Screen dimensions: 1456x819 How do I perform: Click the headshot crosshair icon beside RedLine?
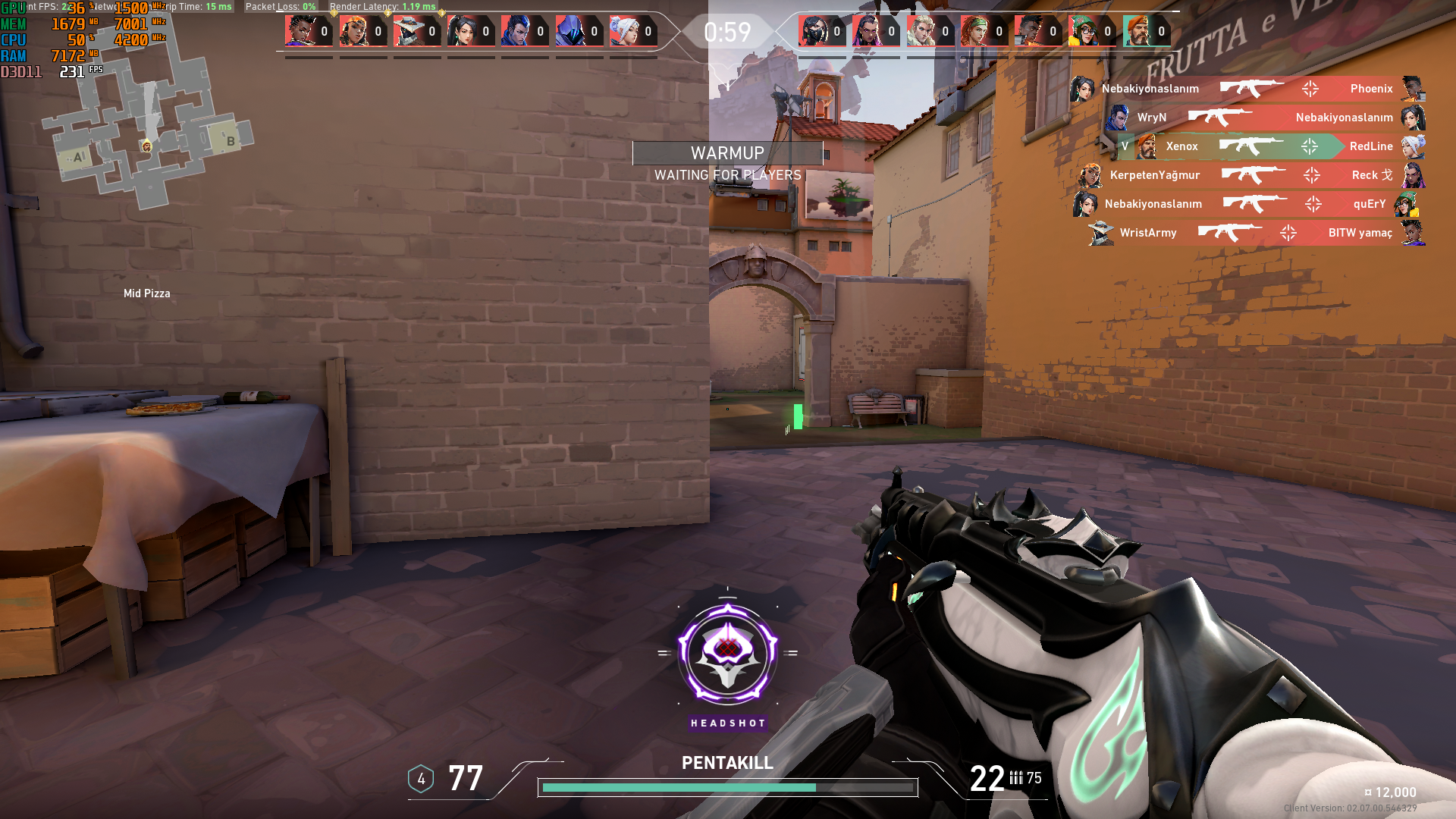click(1310, 146)
